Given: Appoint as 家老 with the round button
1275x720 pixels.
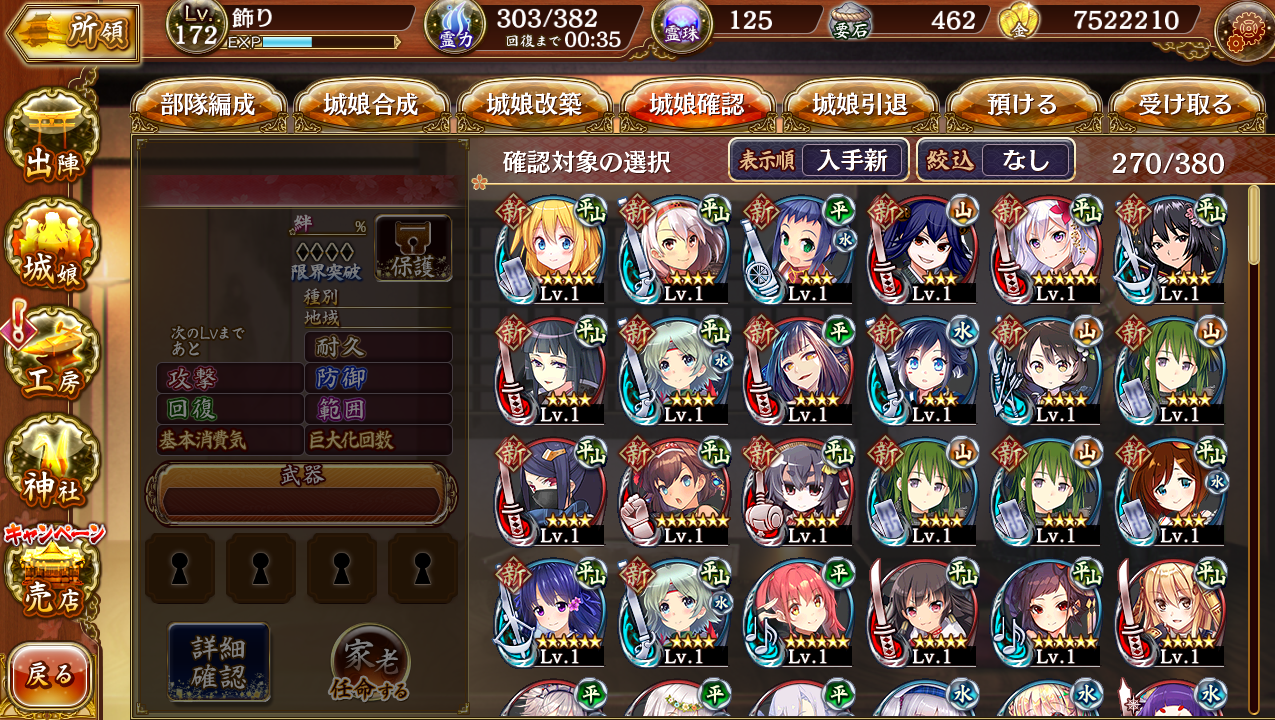Looking at the screenshot, I should pos(369,665).
